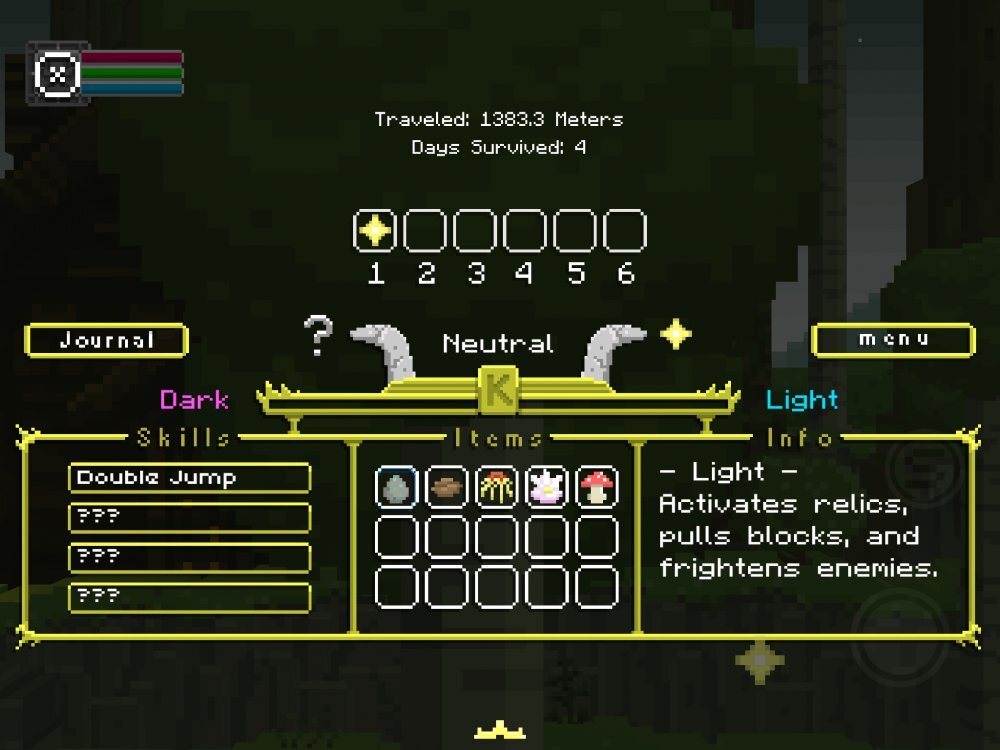
Task: Select the gray spotted egg item
Action: click(x=397, y=488)
